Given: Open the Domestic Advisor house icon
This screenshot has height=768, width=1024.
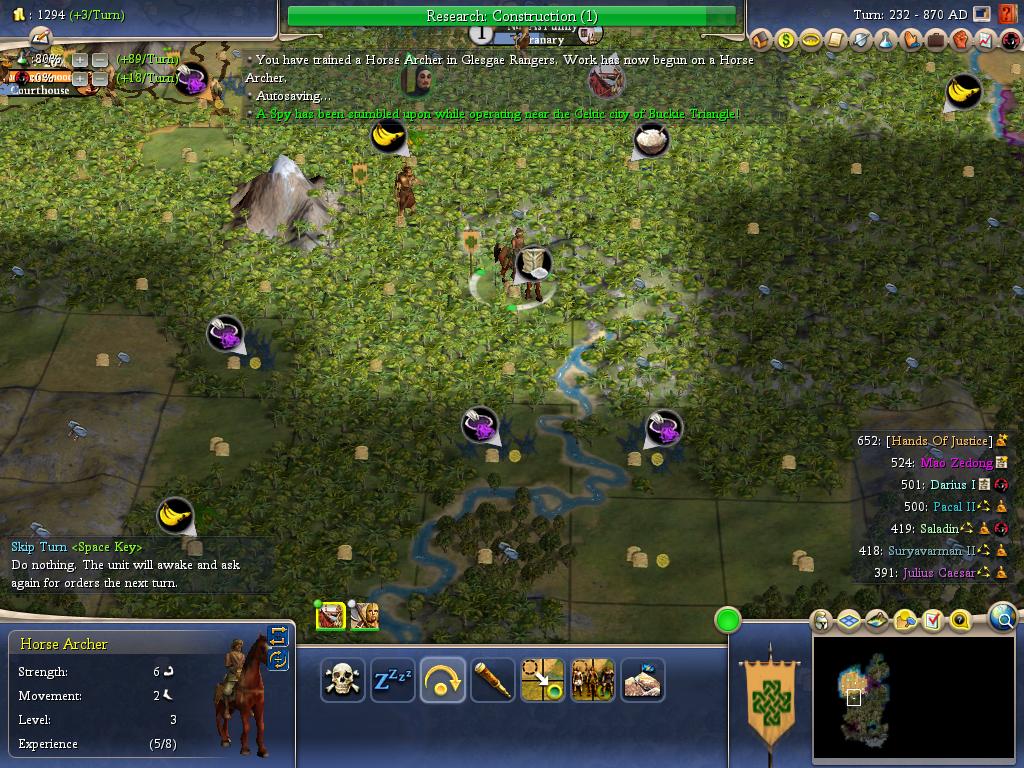Looking at the screenshot, I should click(x=760, y=41).
